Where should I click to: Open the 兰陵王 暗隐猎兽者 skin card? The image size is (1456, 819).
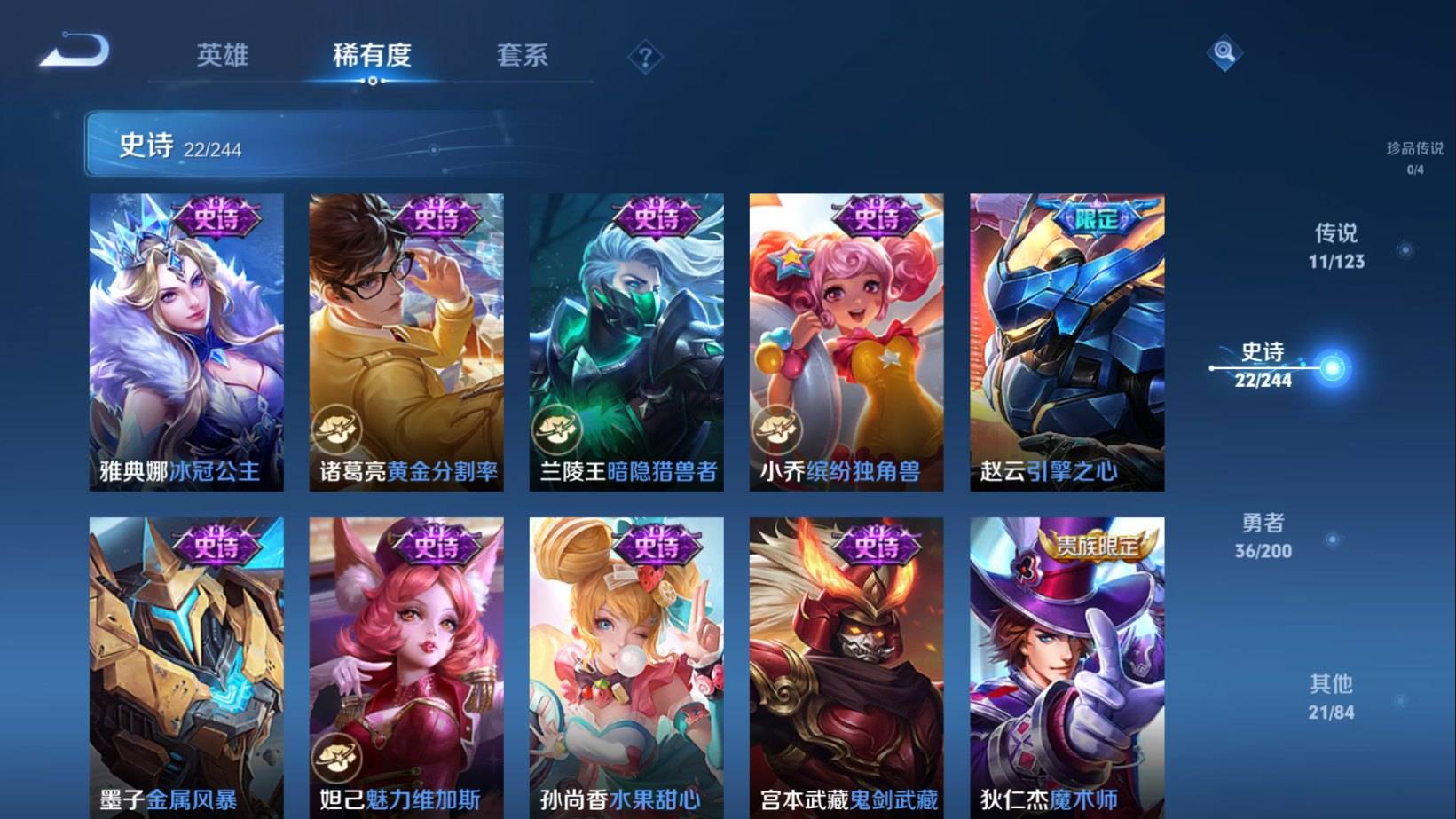point(626,342)
